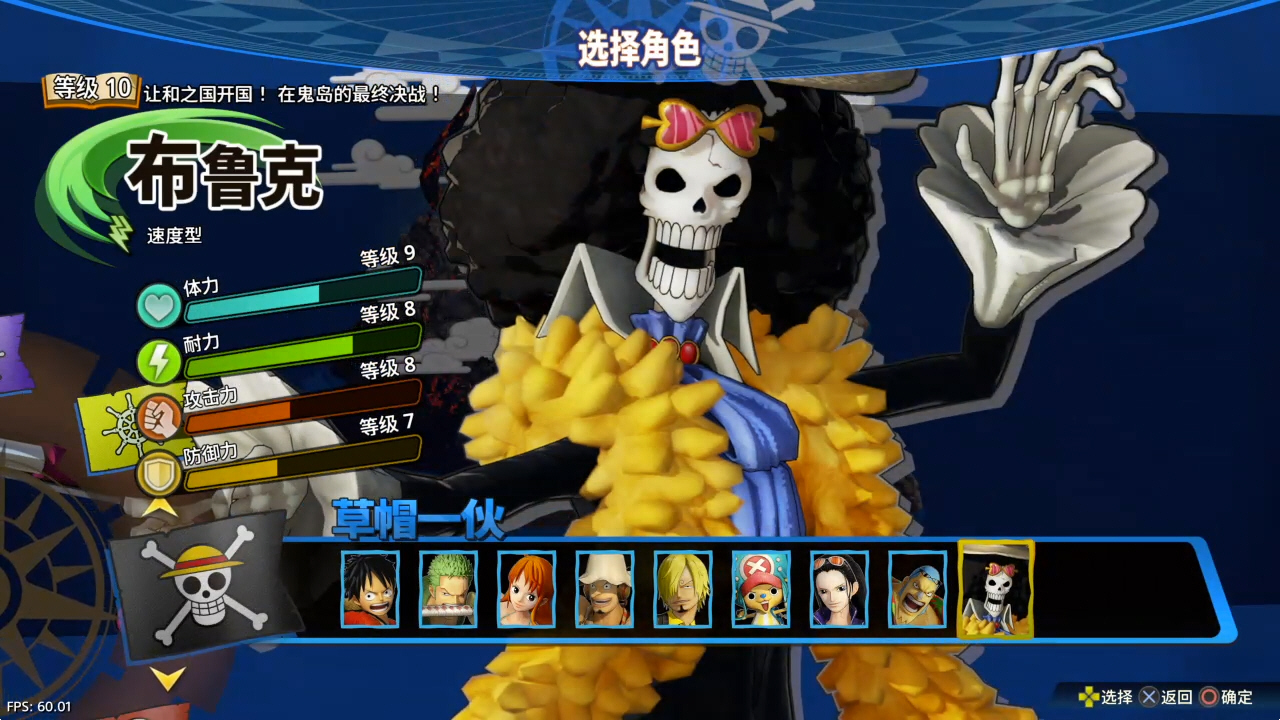The height and width of the screenshot is (720, 1280).
Task: Click the shield icon beside 防御力 stat
Action: [x=159, y=473]
